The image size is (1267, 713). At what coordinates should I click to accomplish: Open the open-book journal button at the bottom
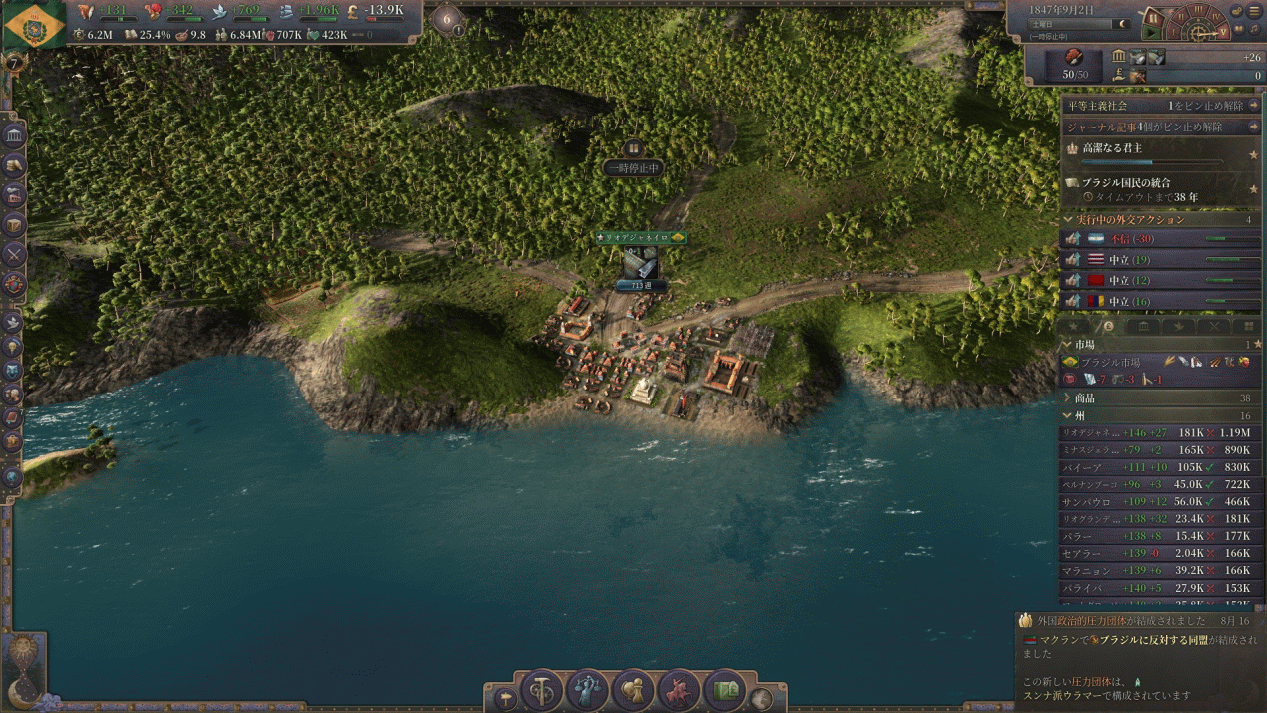(x=725, y=690)
